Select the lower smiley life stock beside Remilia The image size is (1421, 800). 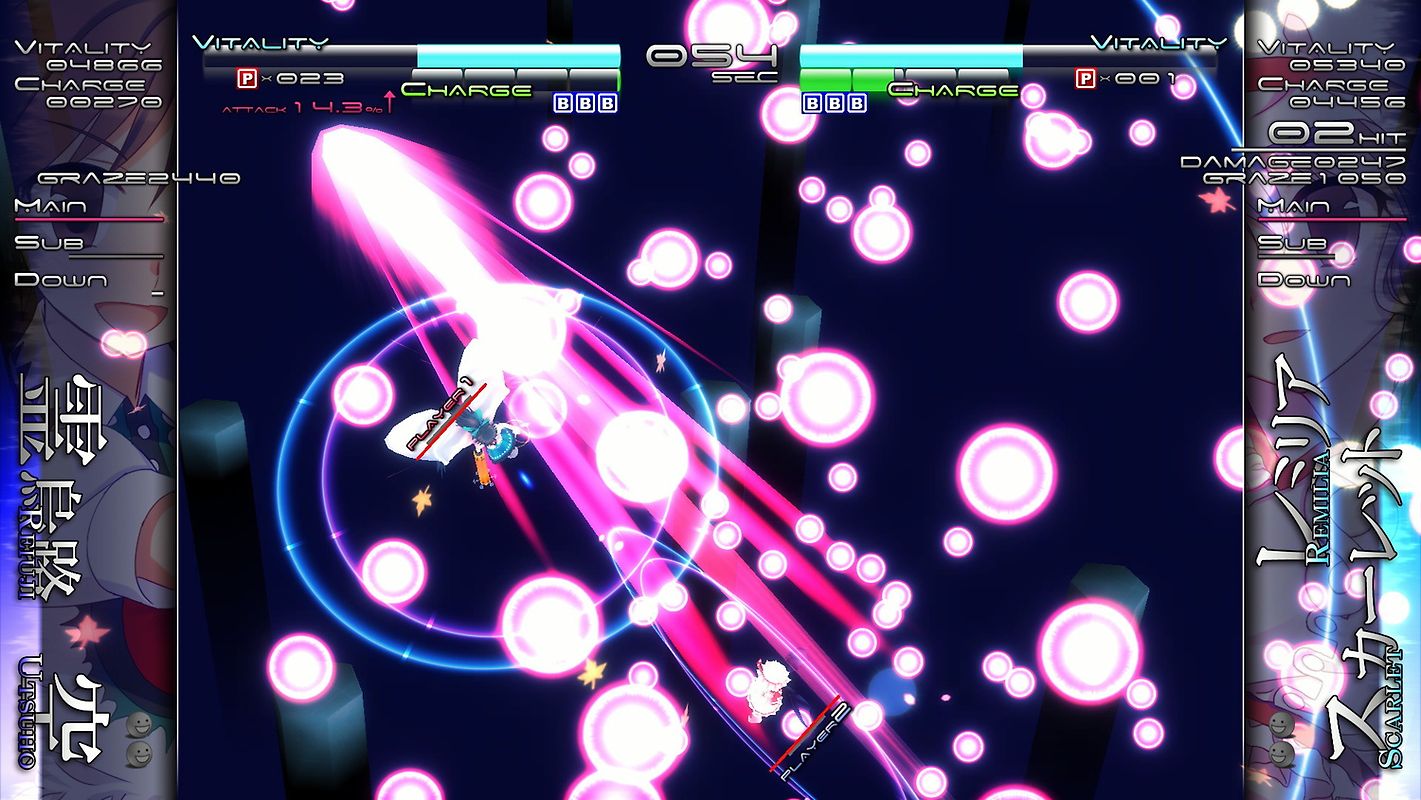(x=1282, y=752)
